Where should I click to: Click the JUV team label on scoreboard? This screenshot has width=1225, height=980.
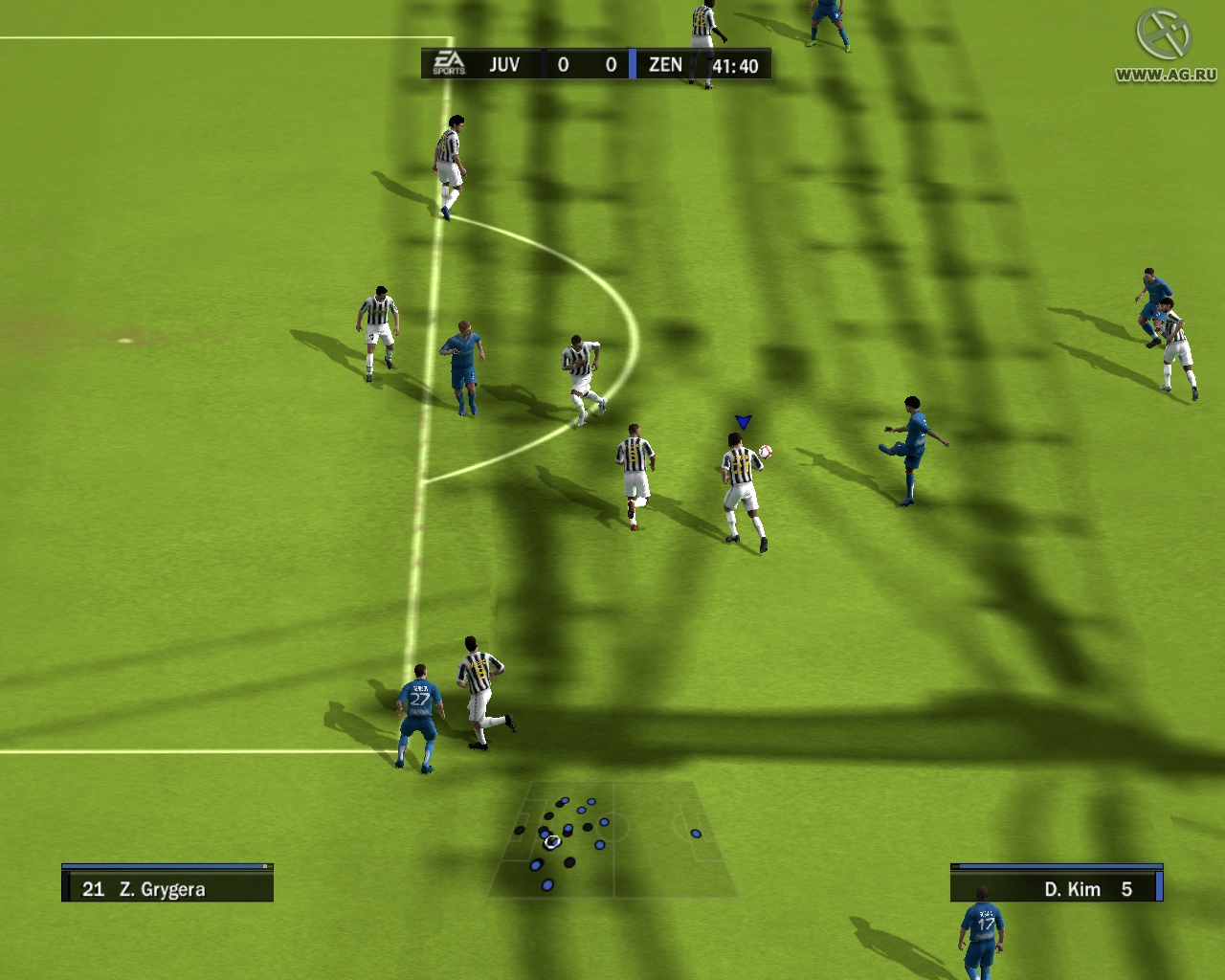click(505, 64)
